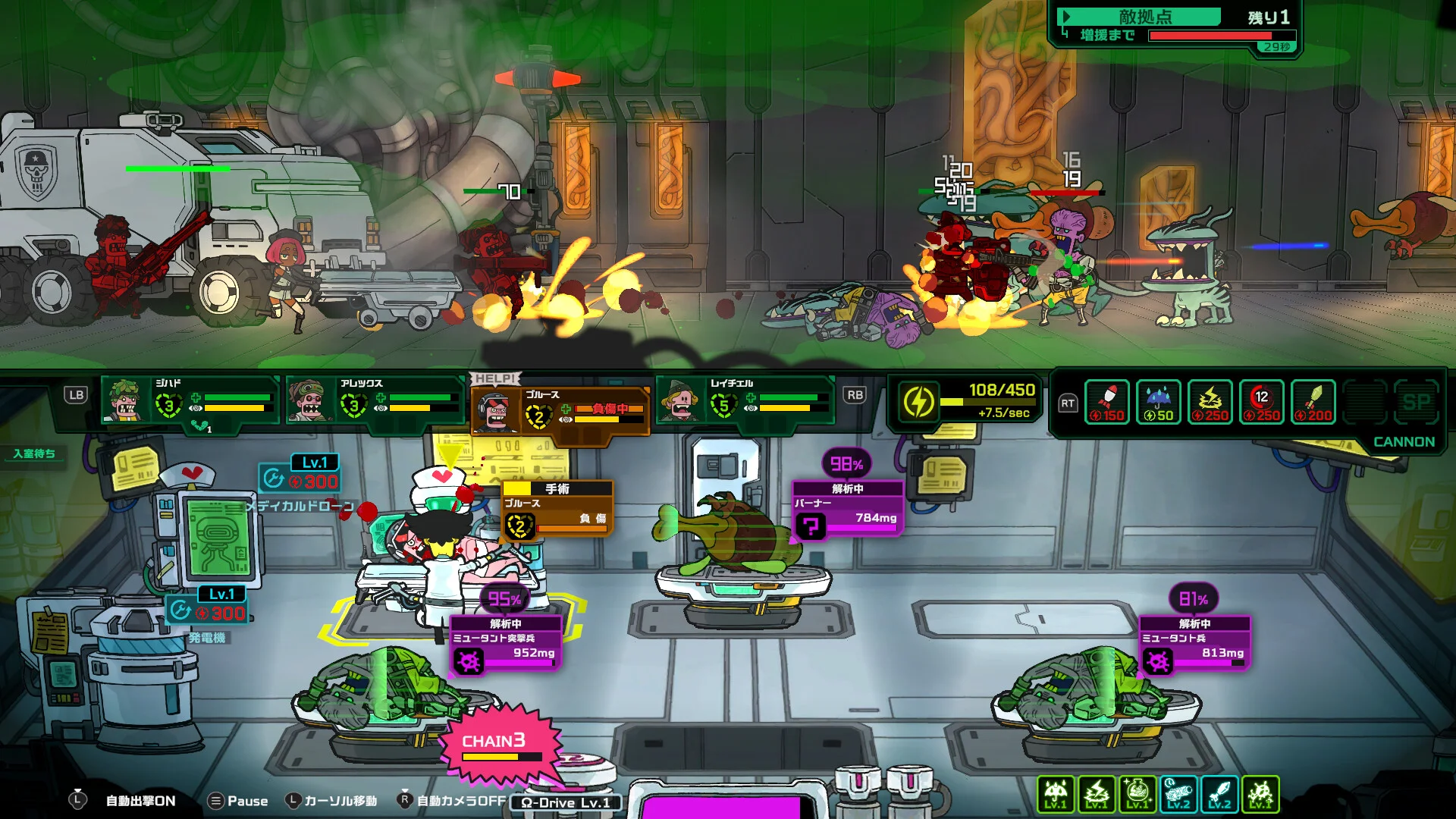The image size is (1456, 819).
Task: Open the ミュータント兵 analysis panel at 81%
Action: pyautogui.click(x=1194, y=644)
